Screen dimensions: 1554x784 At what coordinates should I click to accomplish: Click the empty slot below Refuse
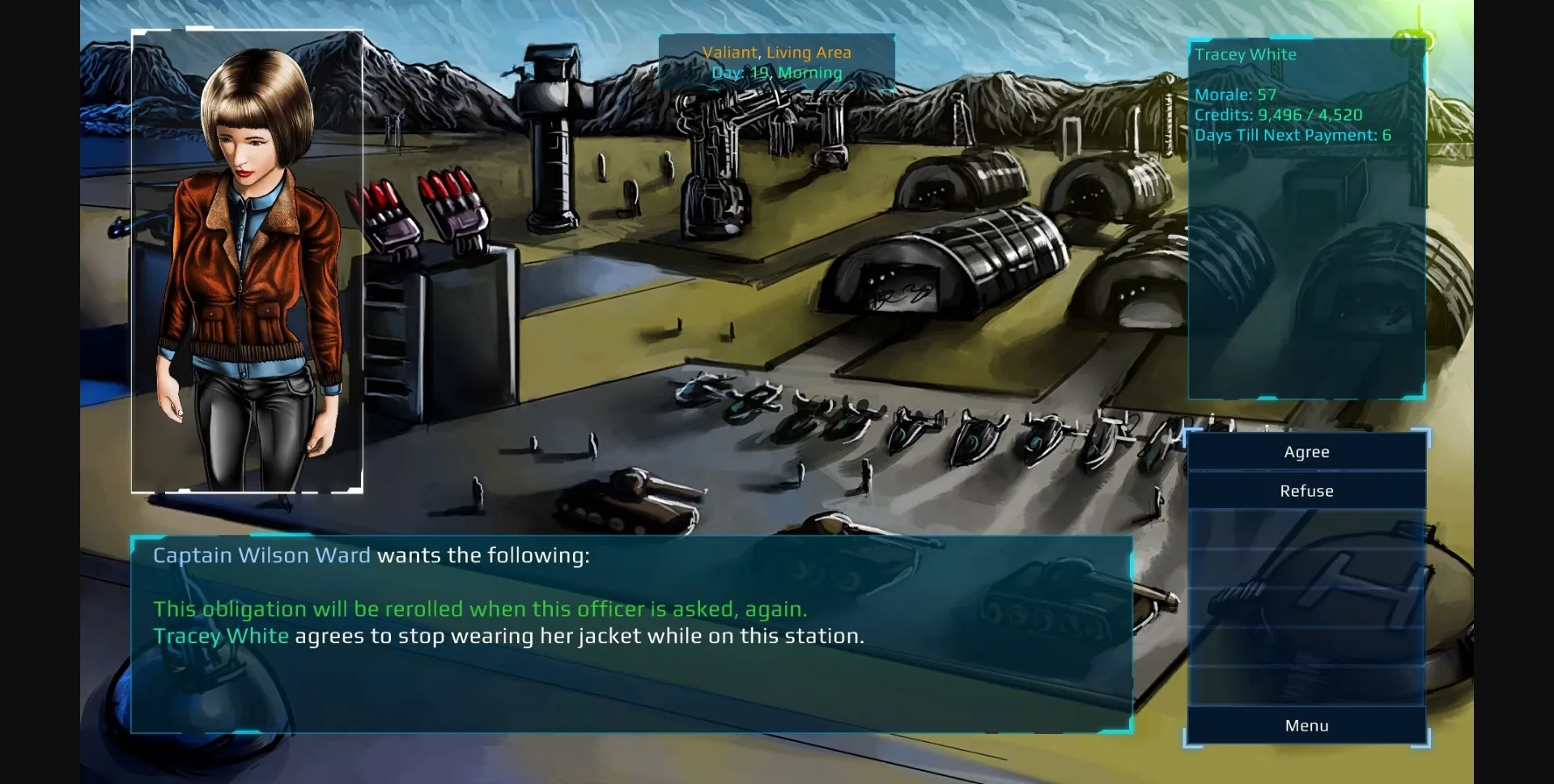(x=1306, y=530)
